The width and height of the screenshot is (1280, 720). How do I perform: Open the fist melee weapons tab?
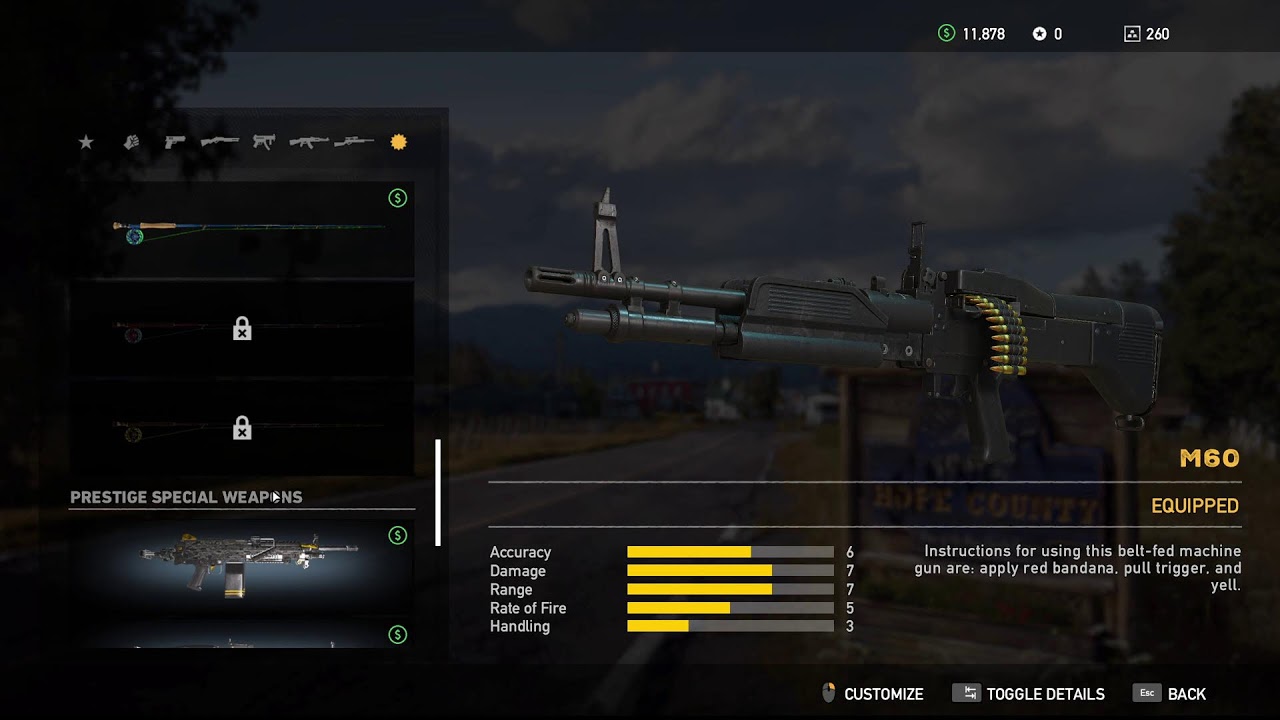[x=131, y=143]
